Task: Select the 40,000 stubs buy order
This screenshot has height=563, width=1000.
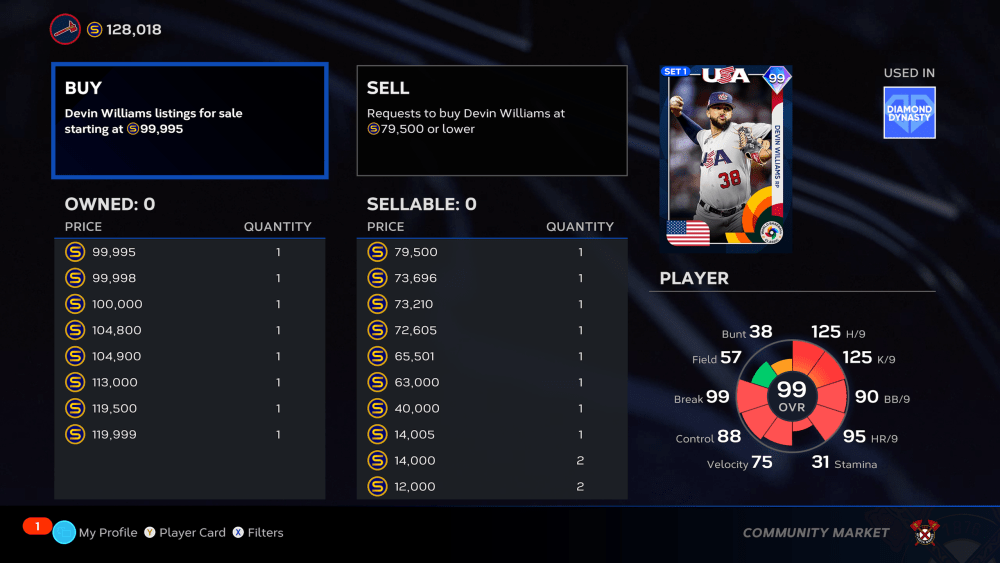Action: (492, 408)
